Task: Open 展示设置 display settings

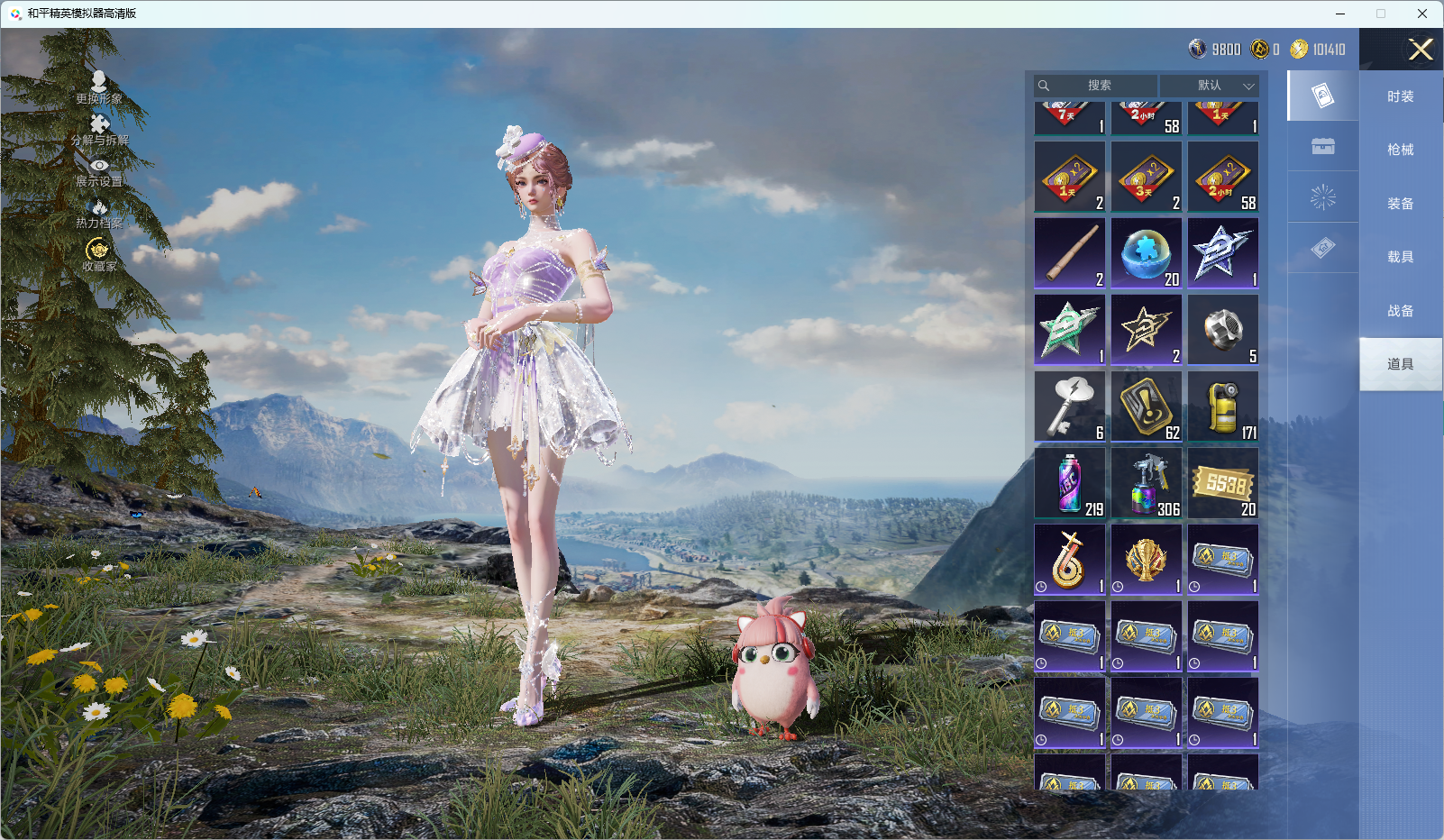Action: [x=99, y=172]
